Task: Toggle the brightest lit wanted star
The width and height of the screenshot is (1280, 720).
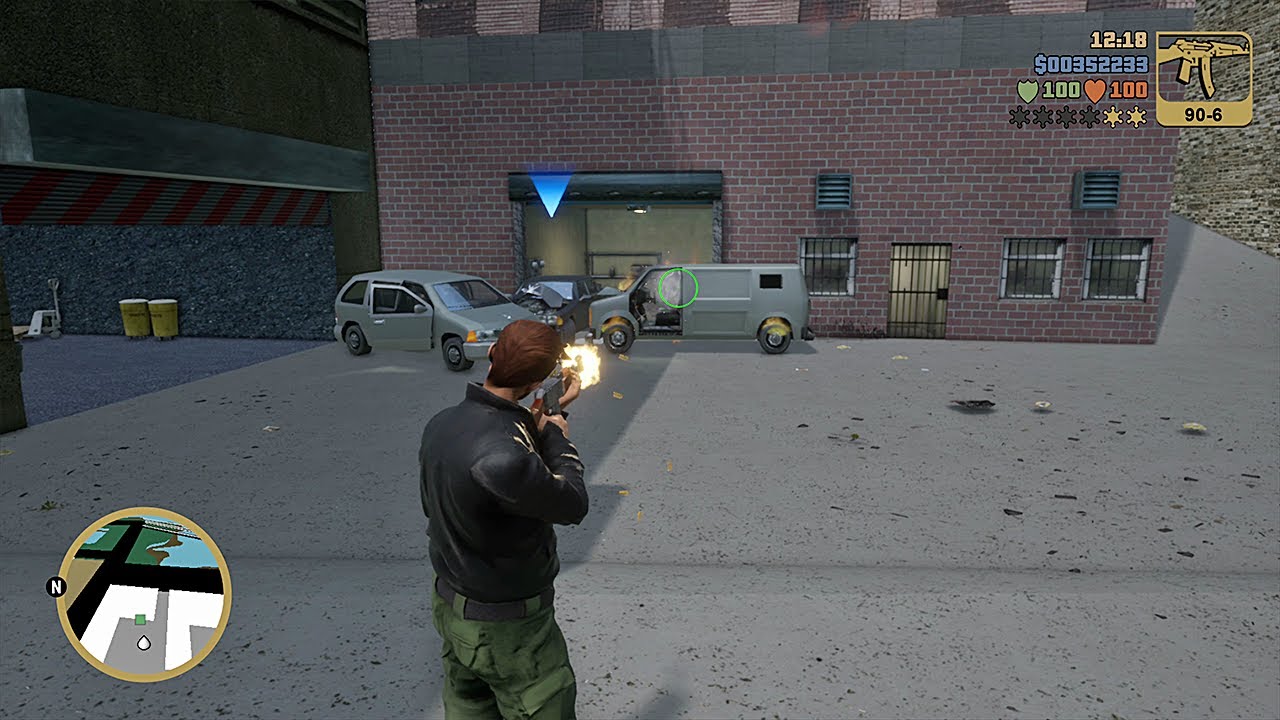Action: [1113, 116]
